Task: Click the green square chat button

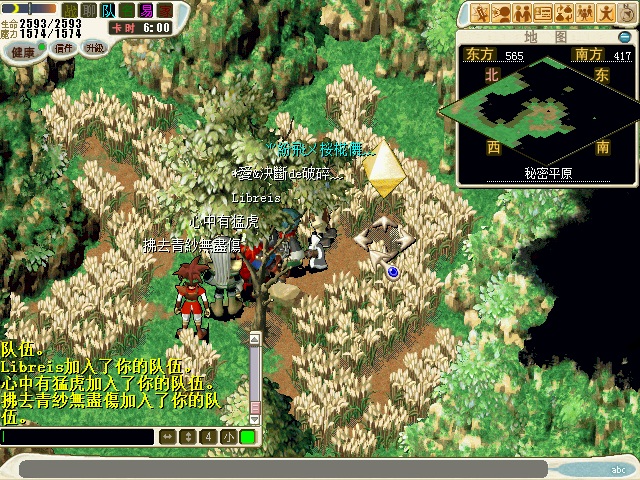Action: point(247,437)
